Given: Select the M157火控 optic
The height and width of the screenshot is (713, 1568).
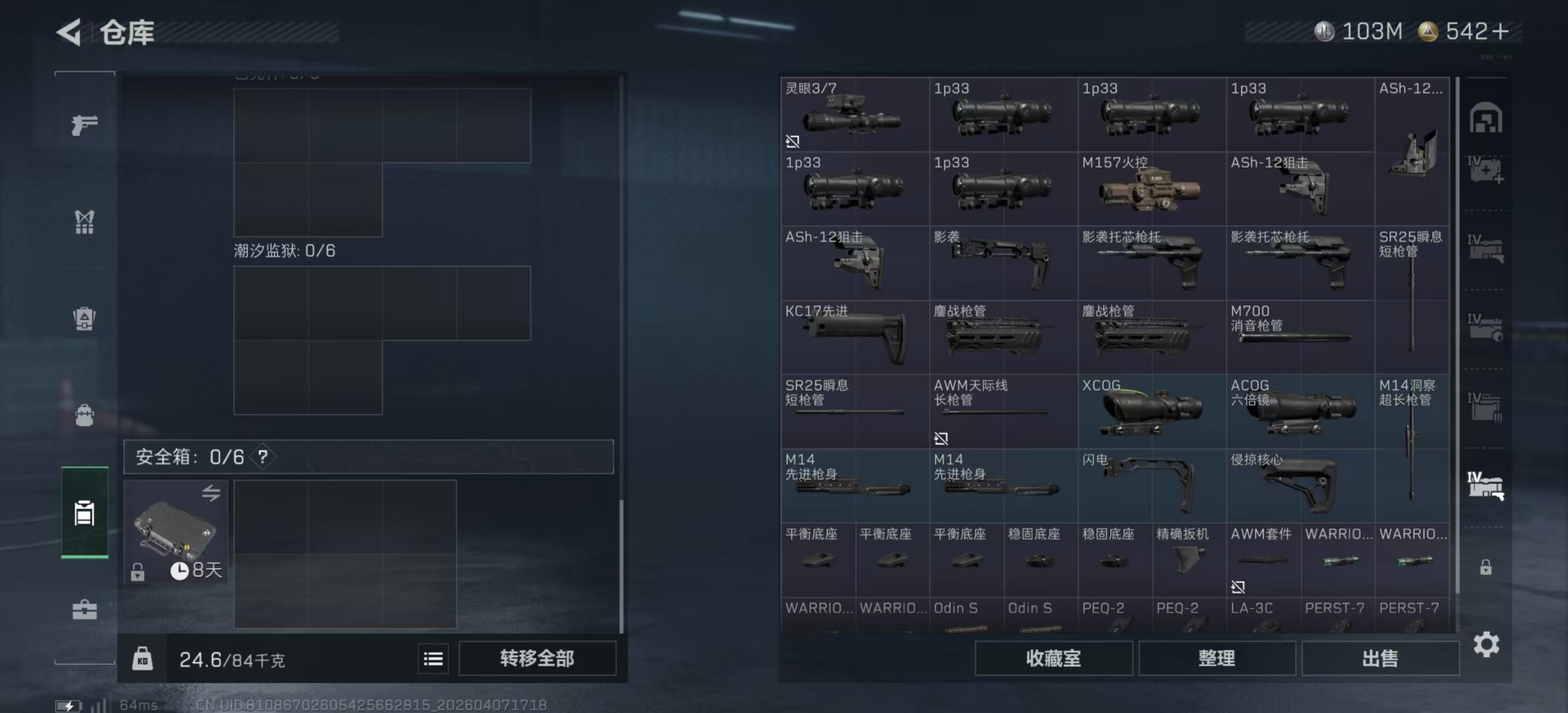Looking at the screenshot, I should coord(1151,189).
